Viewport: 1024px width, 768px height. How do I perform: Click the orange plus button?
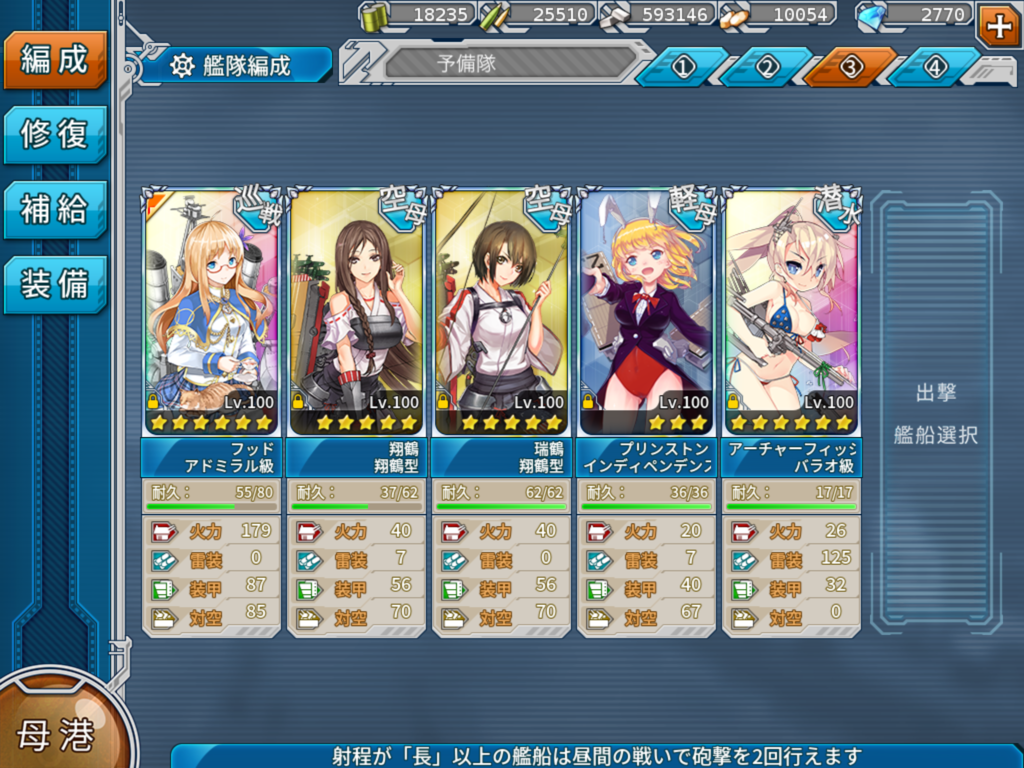pyautogui.click(x=998, y=25)
